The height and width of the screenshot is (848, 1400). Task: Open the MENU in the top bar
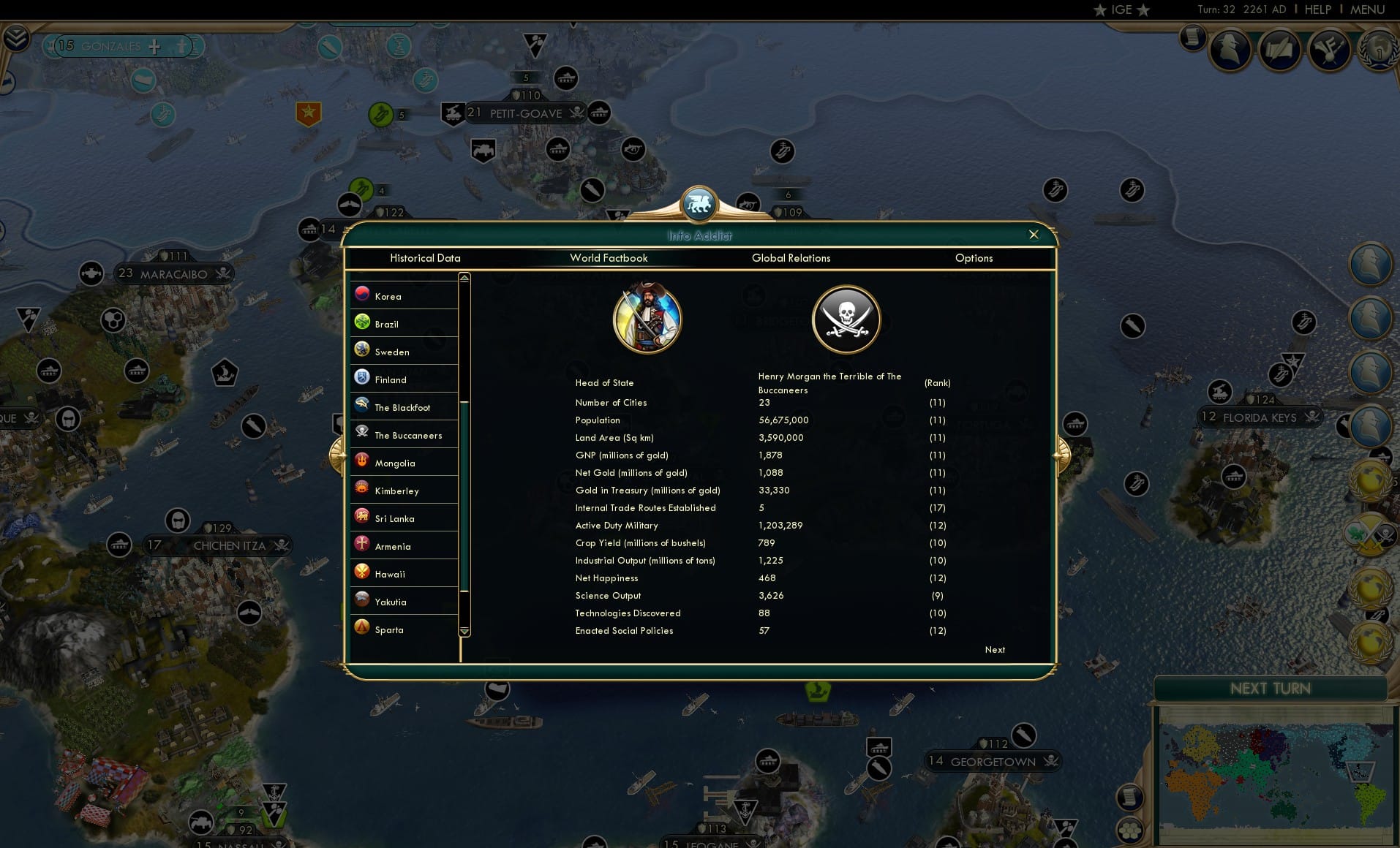[x=1367, y=10]
